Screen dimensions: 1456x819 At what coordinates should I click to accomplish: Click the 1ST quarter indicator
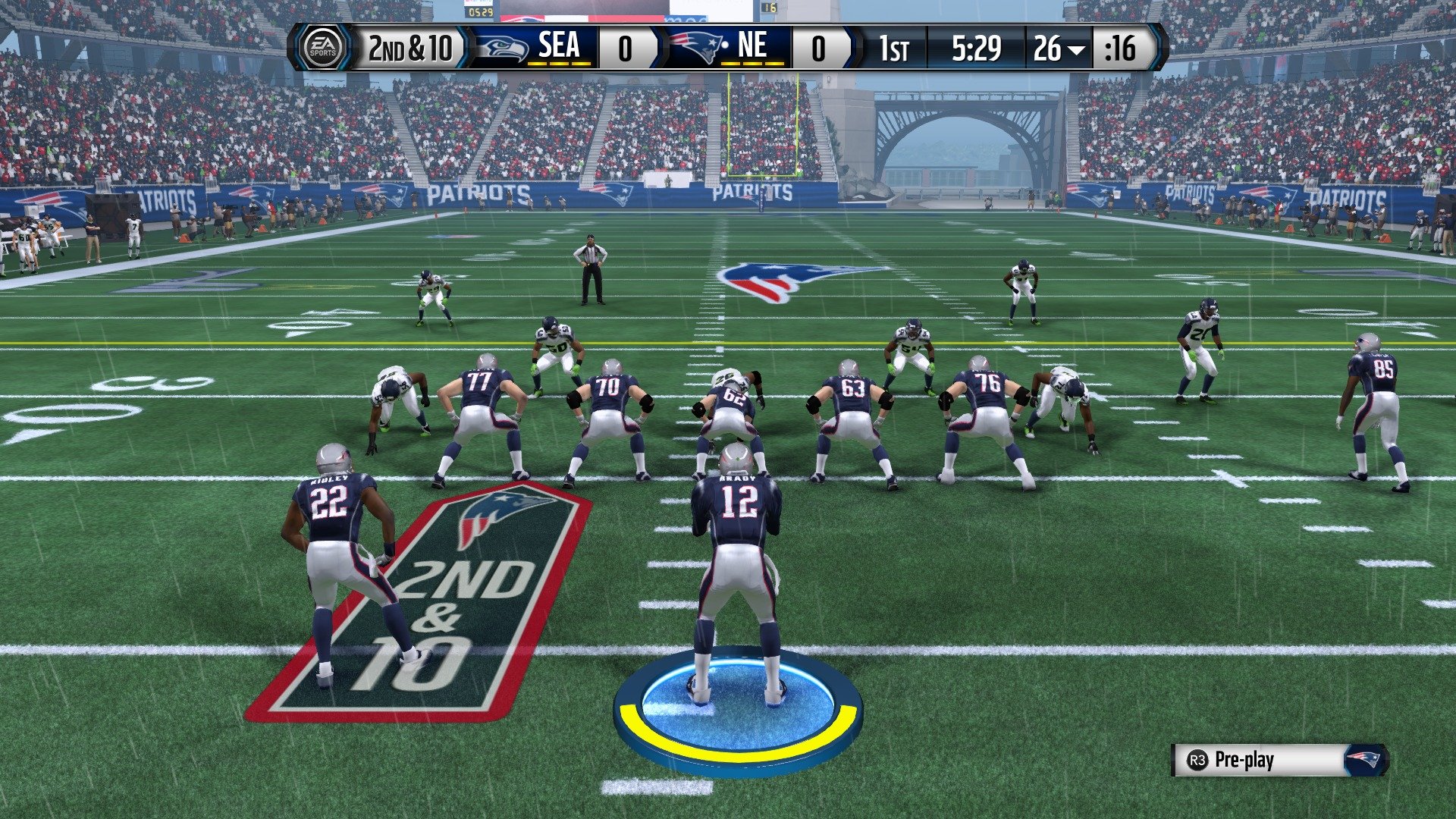click(895, 48)
